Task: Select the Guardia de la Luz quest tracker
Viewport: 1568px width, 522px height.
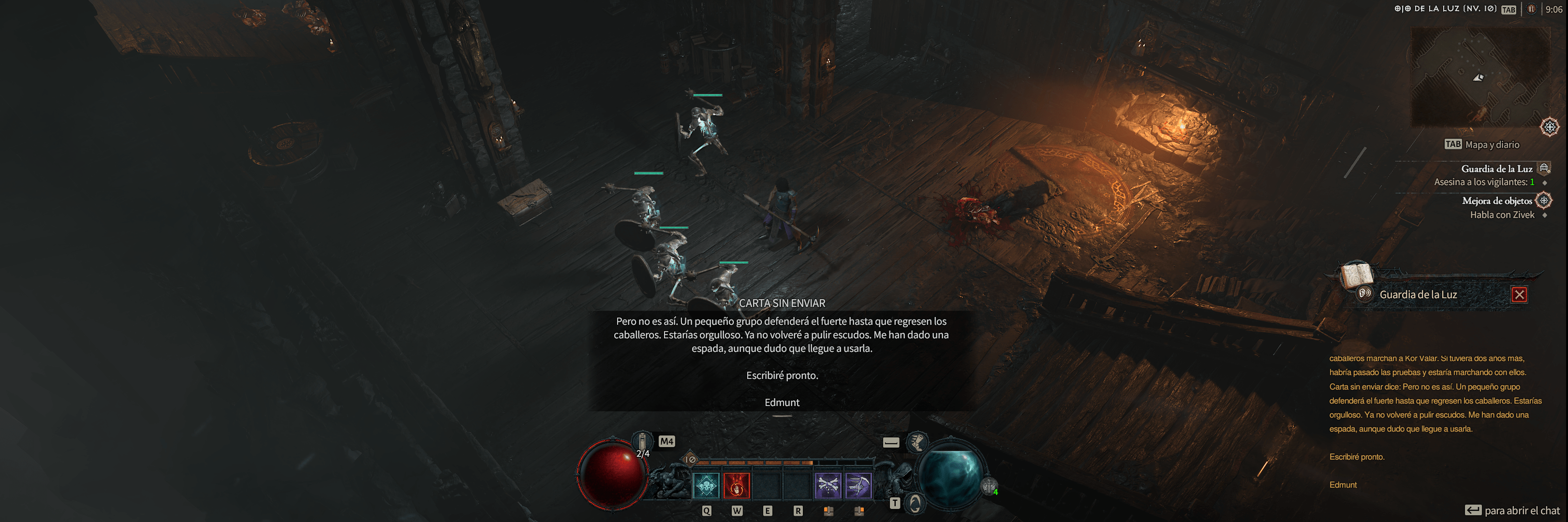Action: click(1496, 169)
